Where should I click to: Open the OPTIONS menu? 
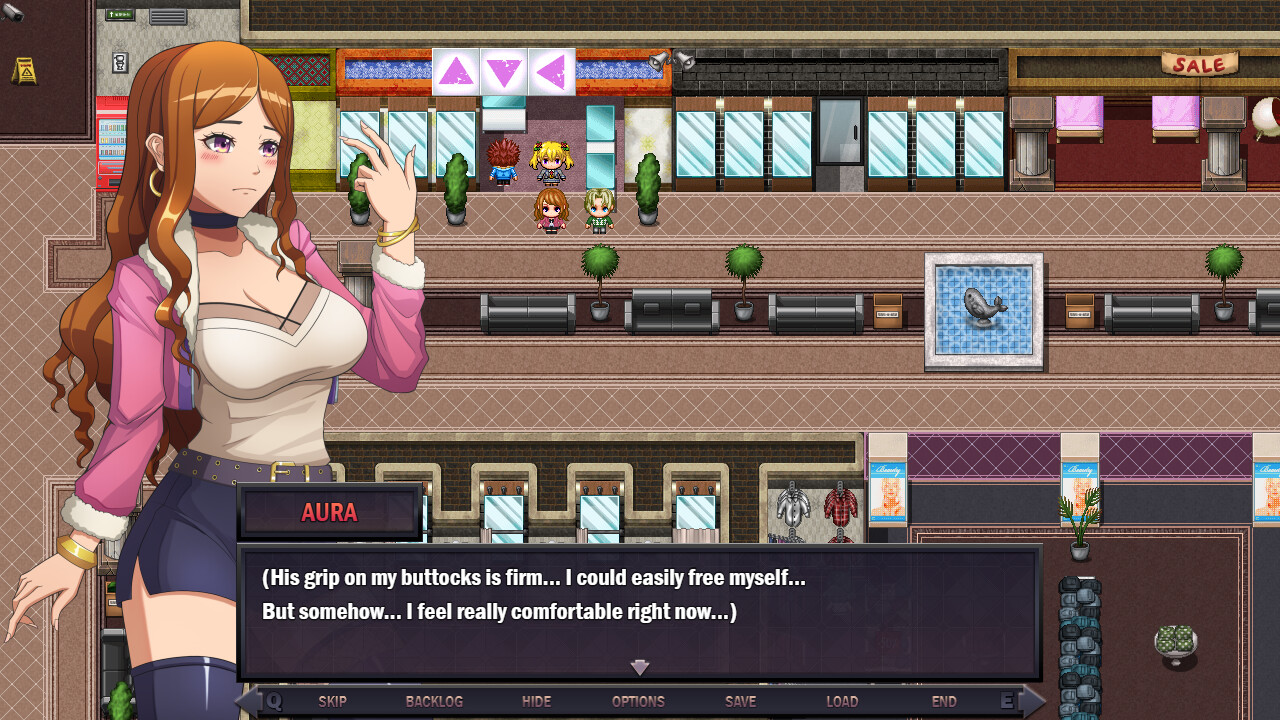click(x=638, y=701)
